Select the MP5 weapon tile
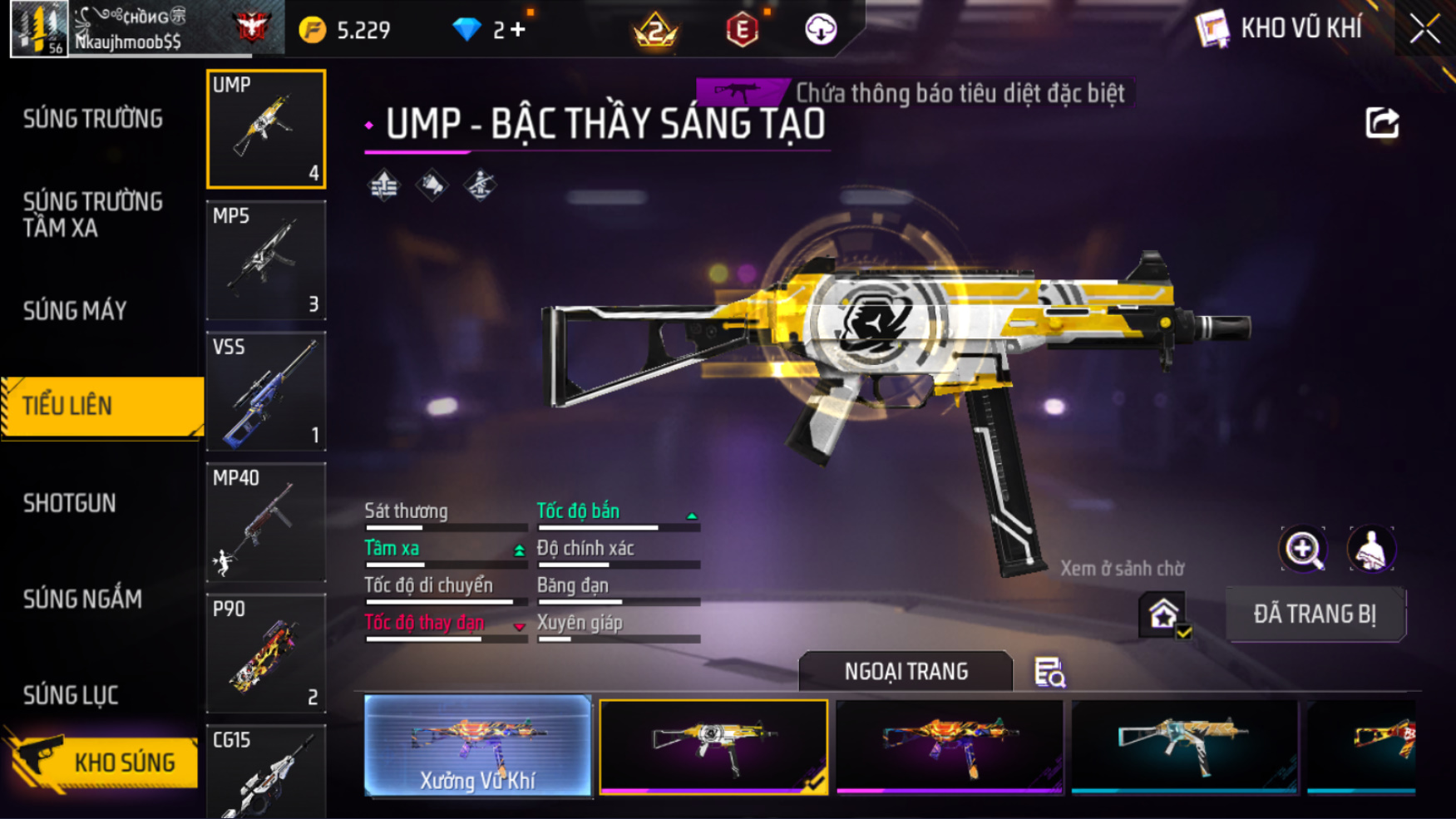 tap(266, 260)
